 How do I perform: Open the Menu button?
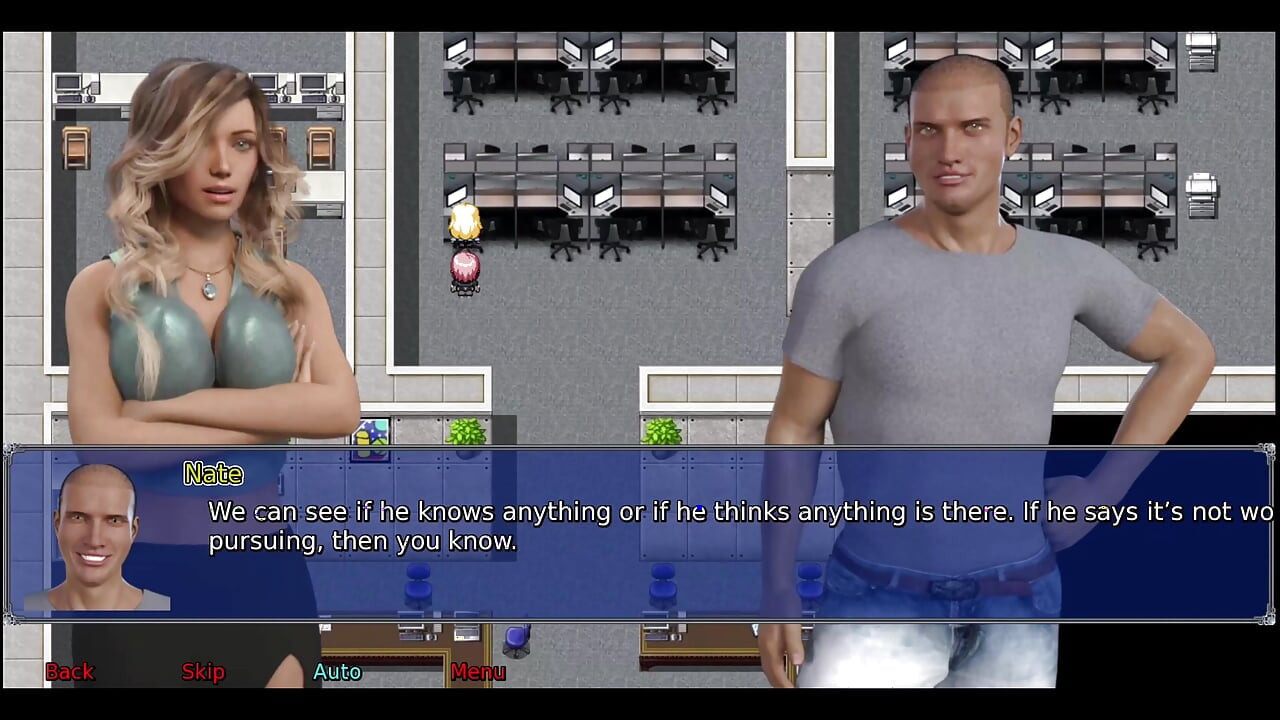[478, 672]
